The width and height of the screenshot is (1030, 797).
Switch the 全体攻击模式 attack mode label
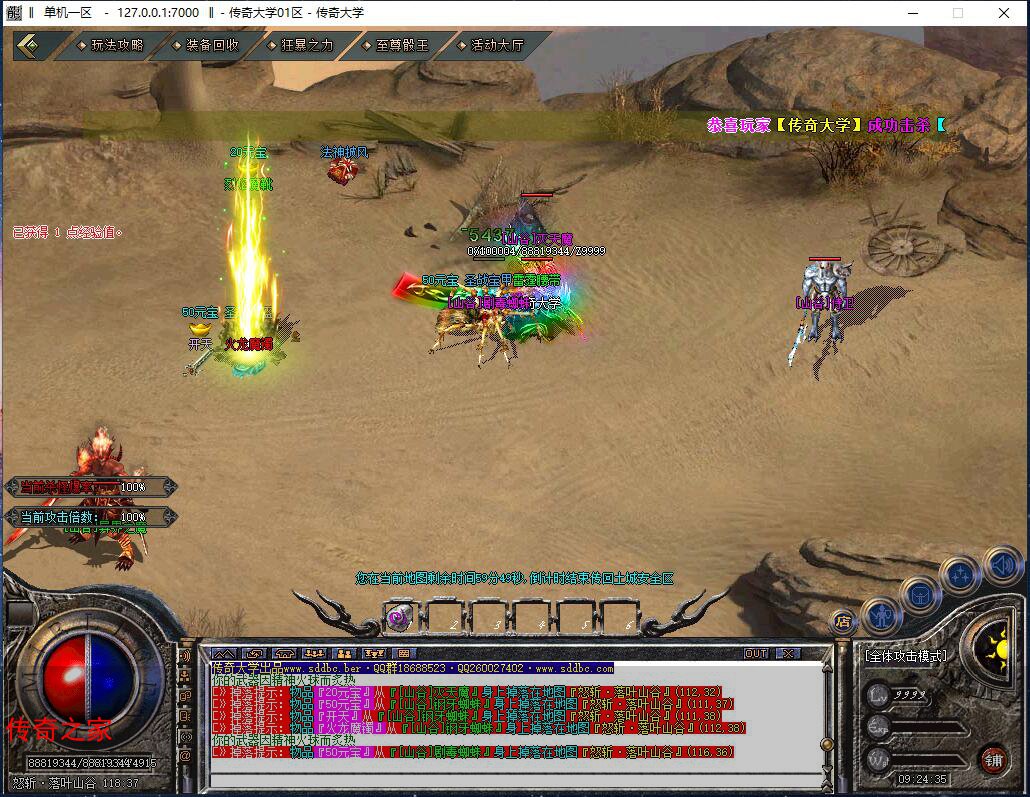(x=905, y=656)
